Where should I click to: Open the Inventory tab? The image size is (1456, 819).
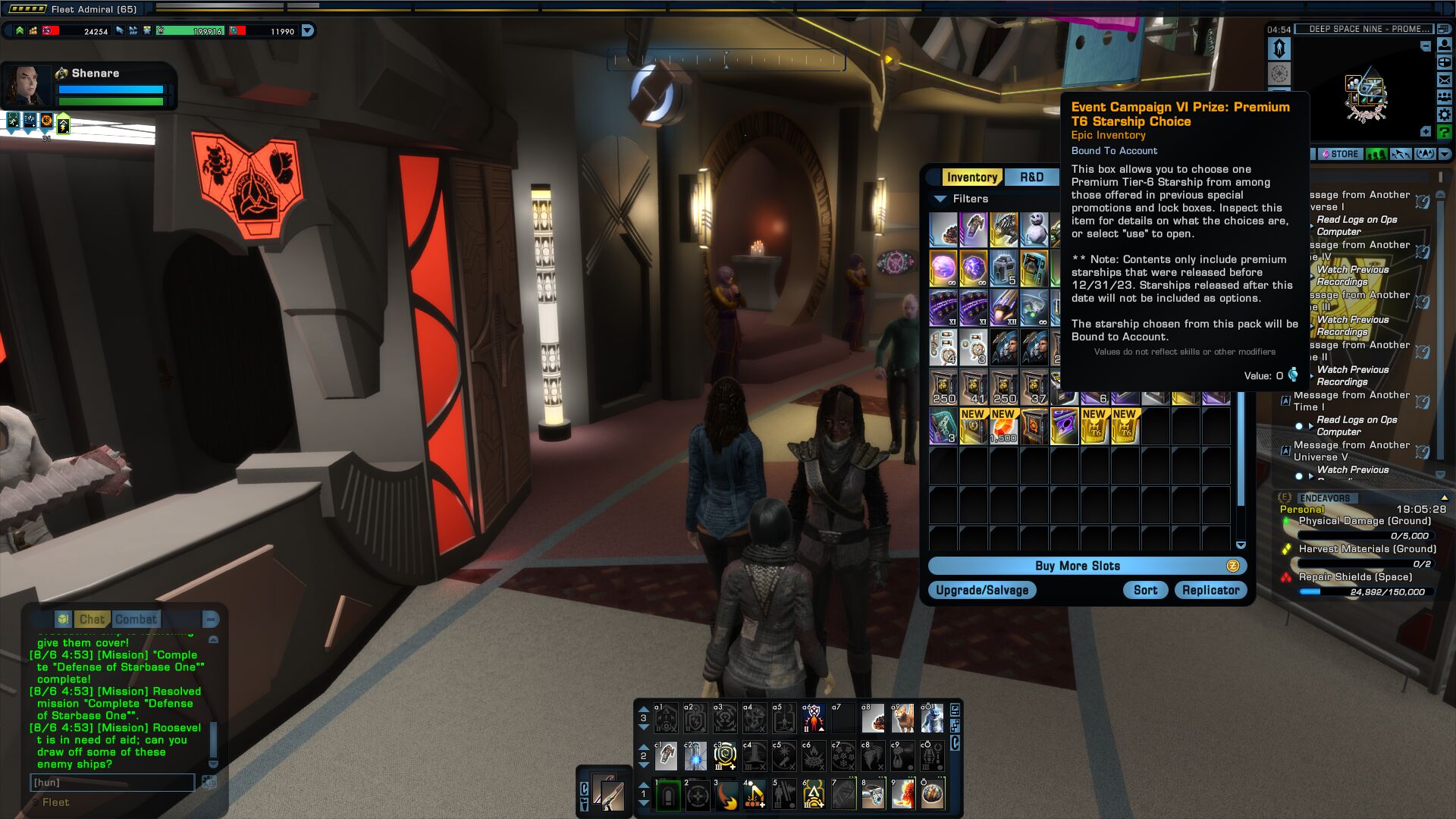click(971, 177)
